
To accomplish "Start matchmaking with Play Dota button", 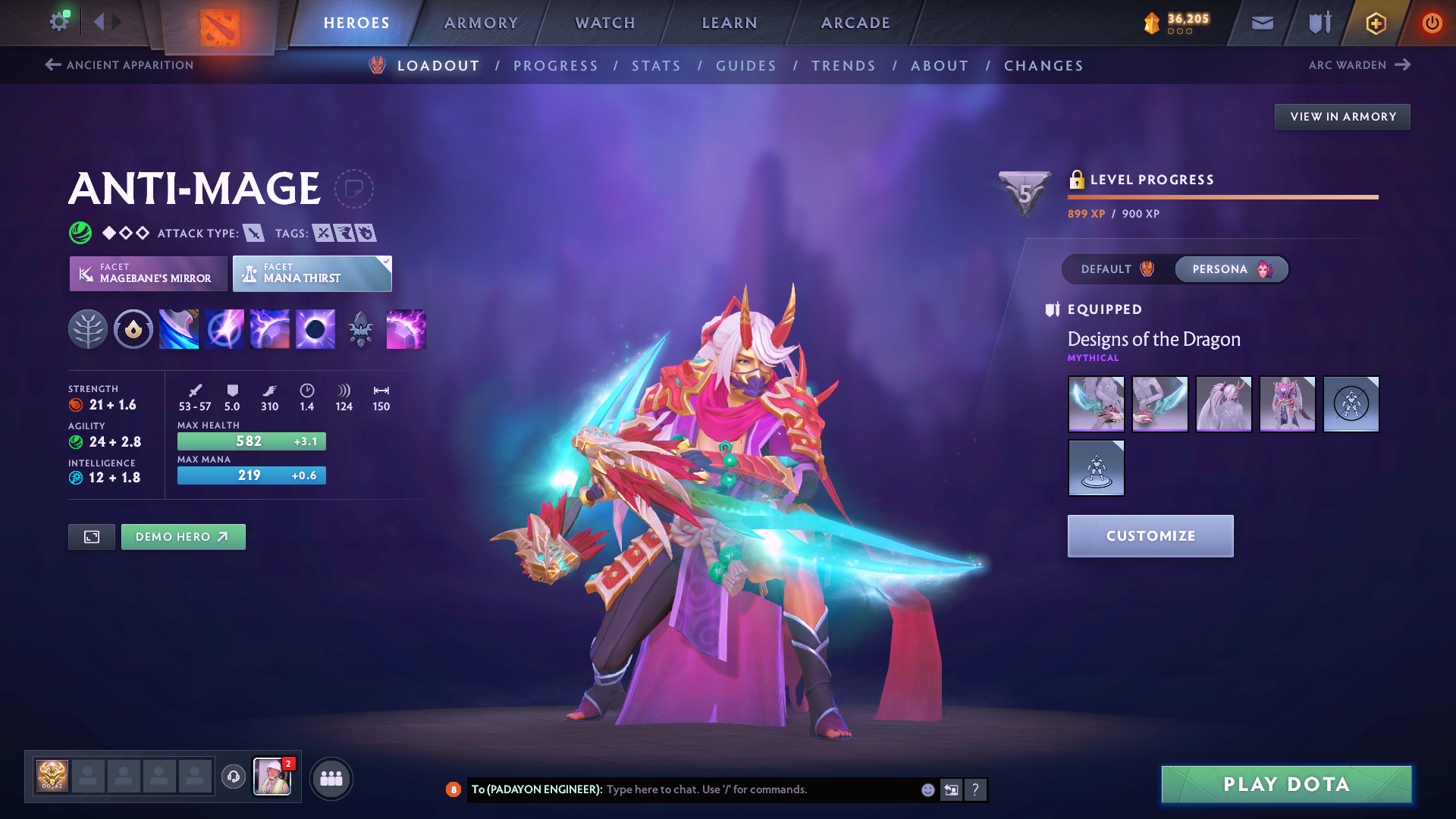I will point(1286,784).
